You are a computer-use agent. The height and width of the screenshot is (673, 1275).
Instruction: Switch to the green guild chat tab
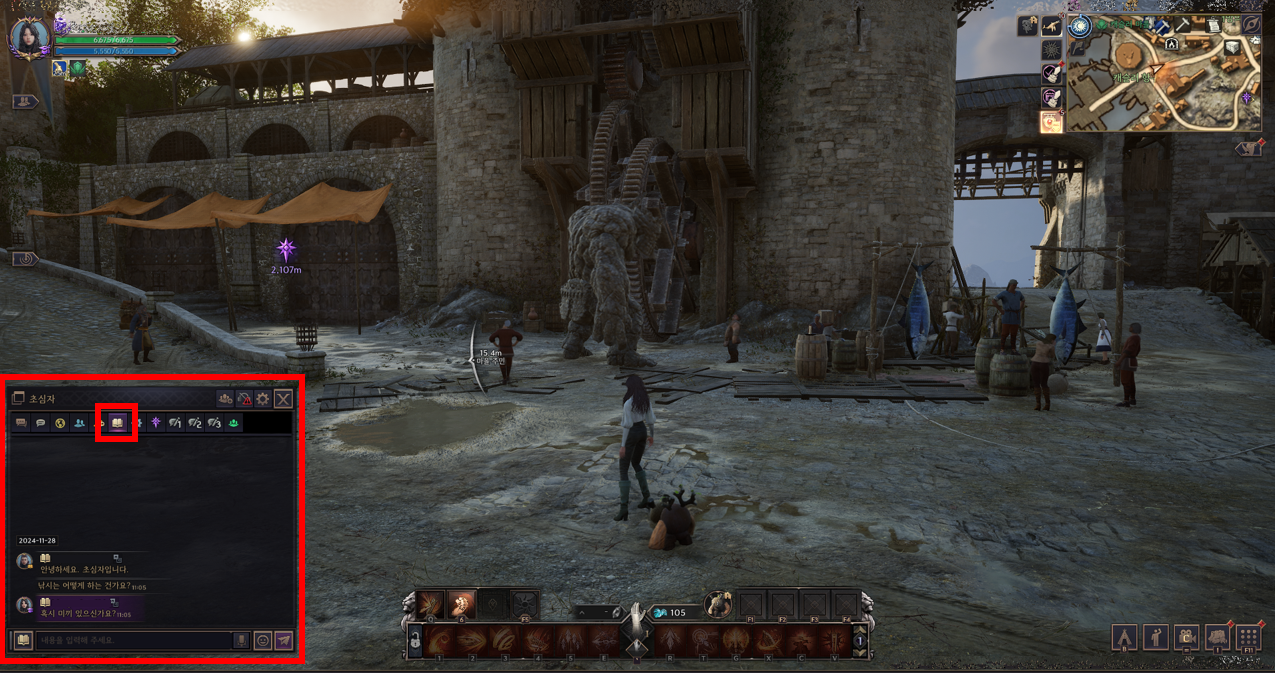click(233, 424)
